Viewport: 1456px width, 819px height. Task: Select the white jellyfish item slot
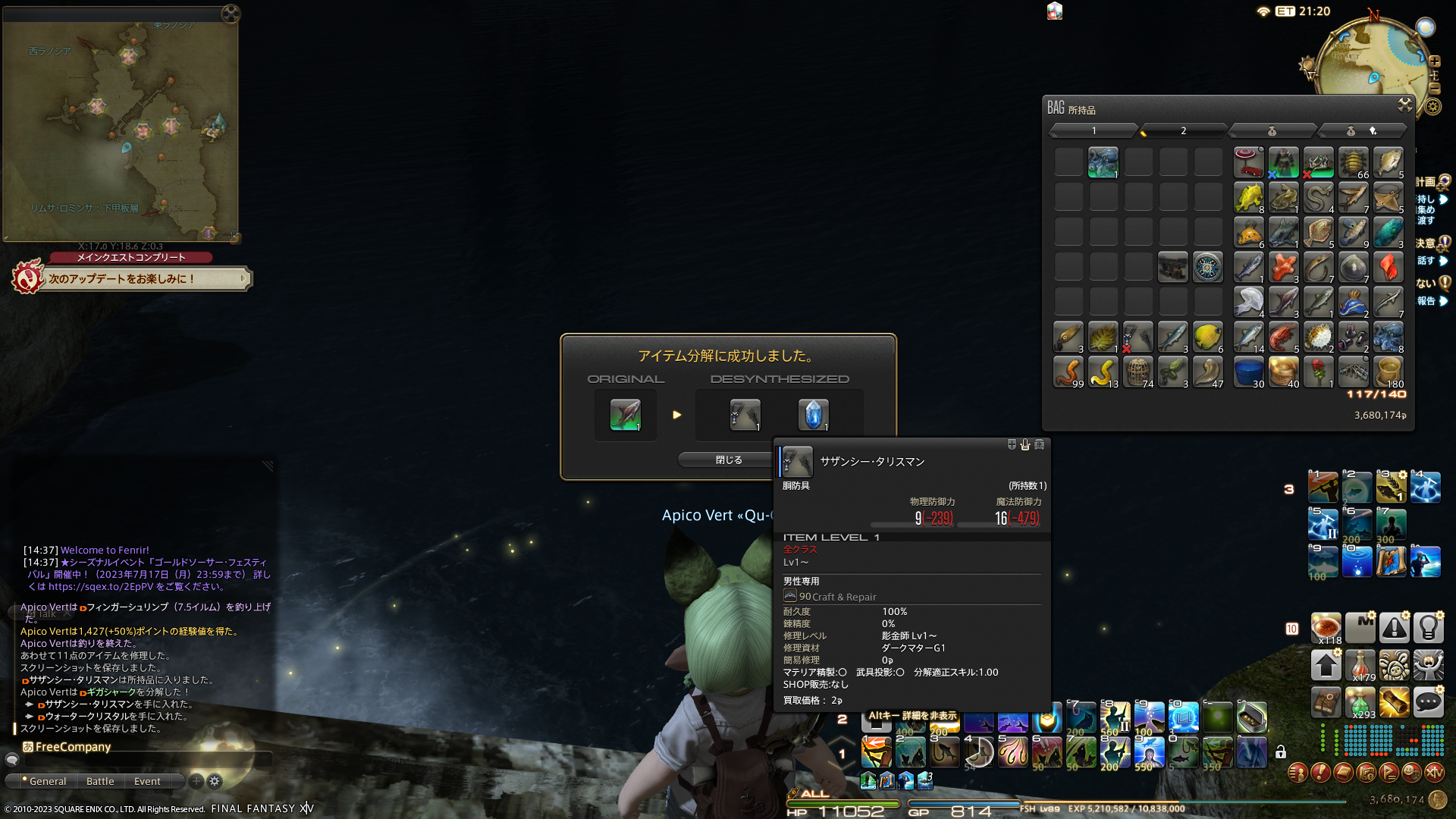coord(1248,303)
